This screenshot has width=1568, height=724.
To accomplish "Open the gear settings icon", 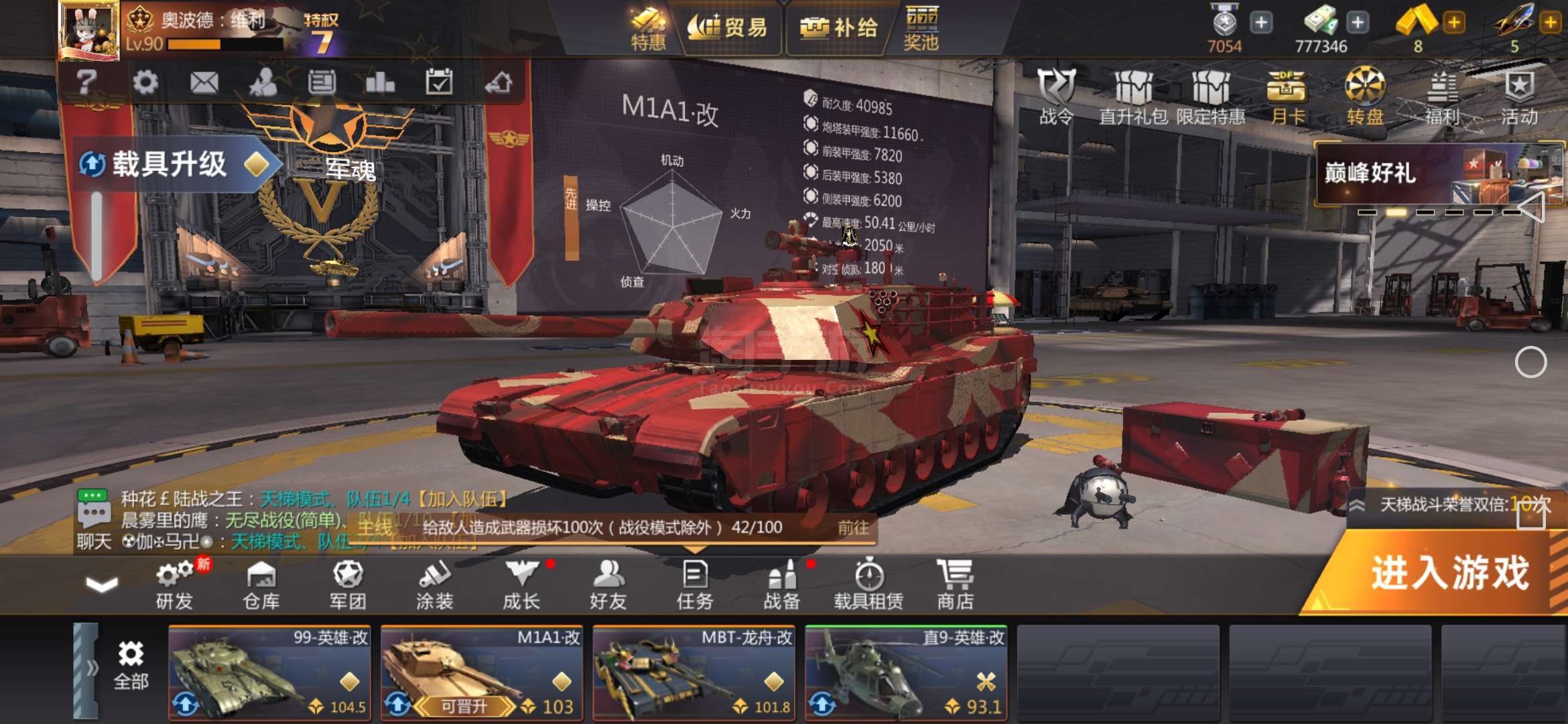I will pyautogui.click(x=145, y=82).
